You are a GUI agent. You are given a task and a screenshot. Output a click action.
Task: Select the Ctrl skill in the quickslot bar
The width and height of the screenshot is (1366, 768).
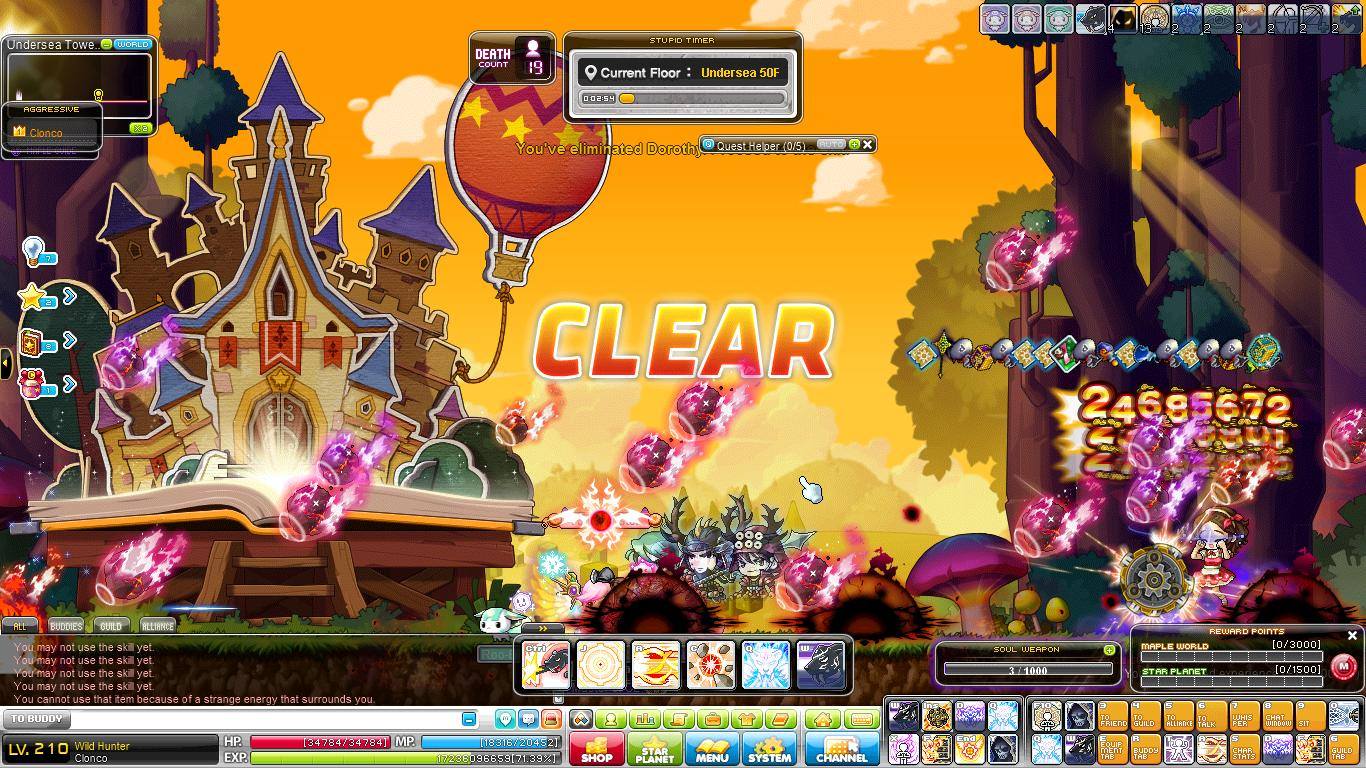click(x=546, y=665)
